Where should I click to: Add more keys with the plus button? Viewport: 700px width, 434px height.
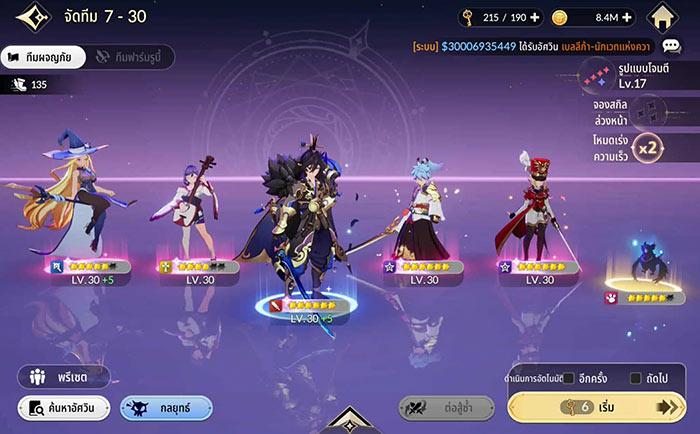click(x=535, y=18)
